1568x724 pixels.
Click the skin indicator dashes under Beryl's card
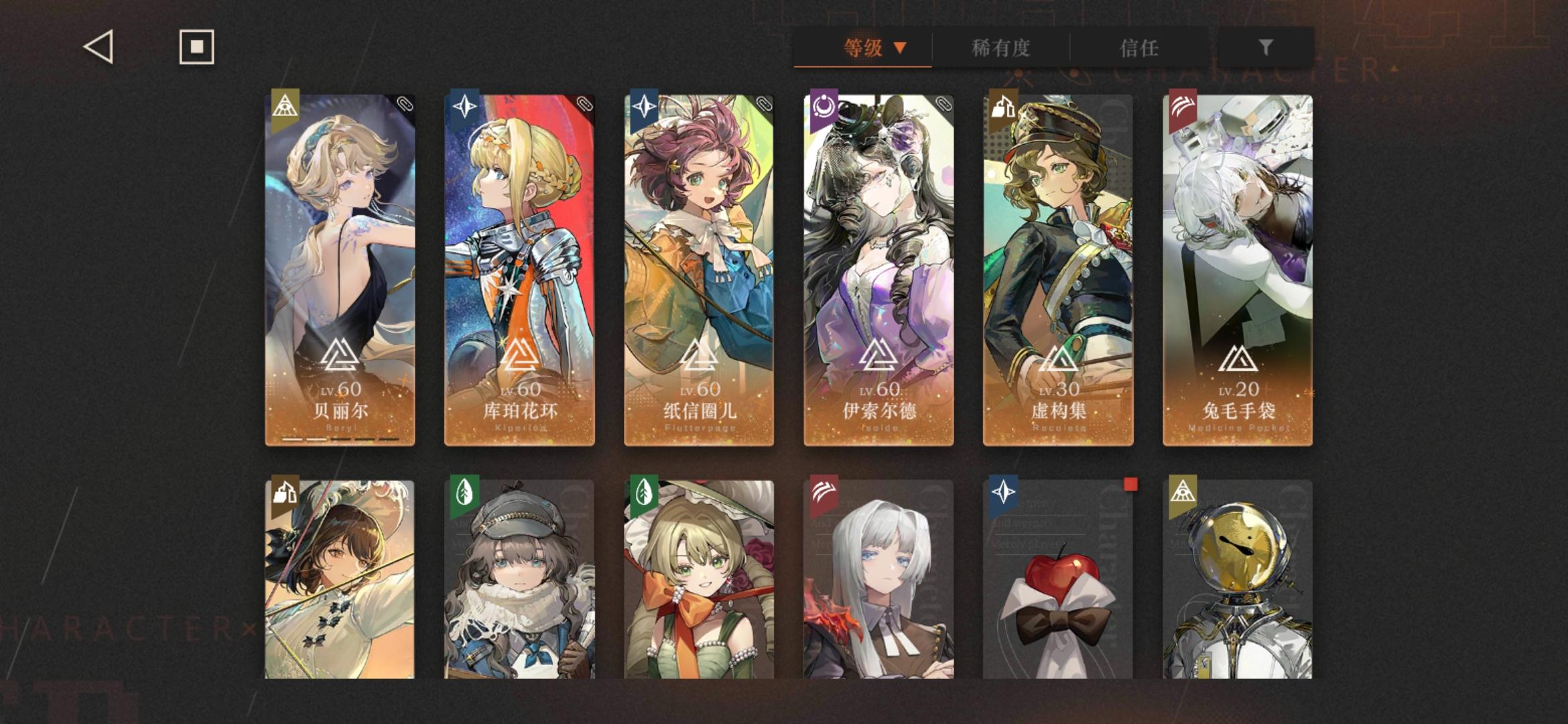coord(342,439)
